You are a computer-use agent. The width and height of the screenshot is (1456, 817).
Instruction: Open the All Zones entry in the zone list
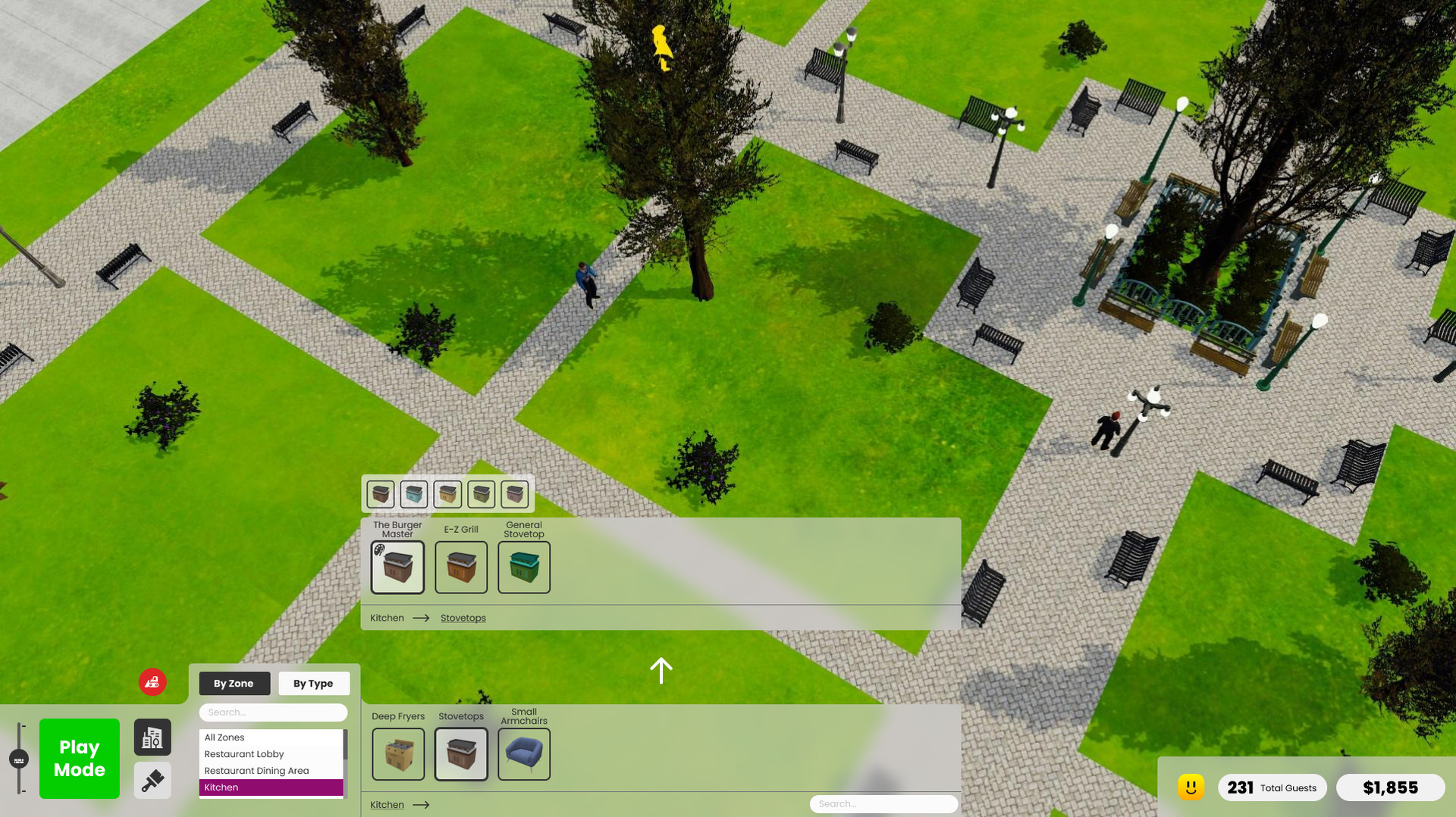(x=224, y=737)
